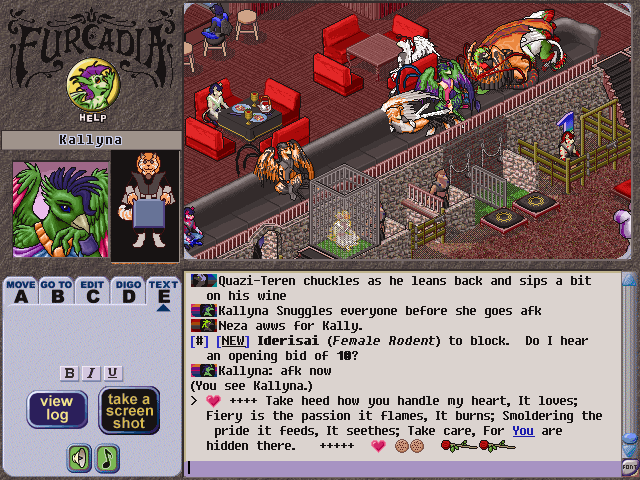The height and width of the screenshot is (480, 640).
Task: Click the view log button
Action: click(x=57, y=409)
